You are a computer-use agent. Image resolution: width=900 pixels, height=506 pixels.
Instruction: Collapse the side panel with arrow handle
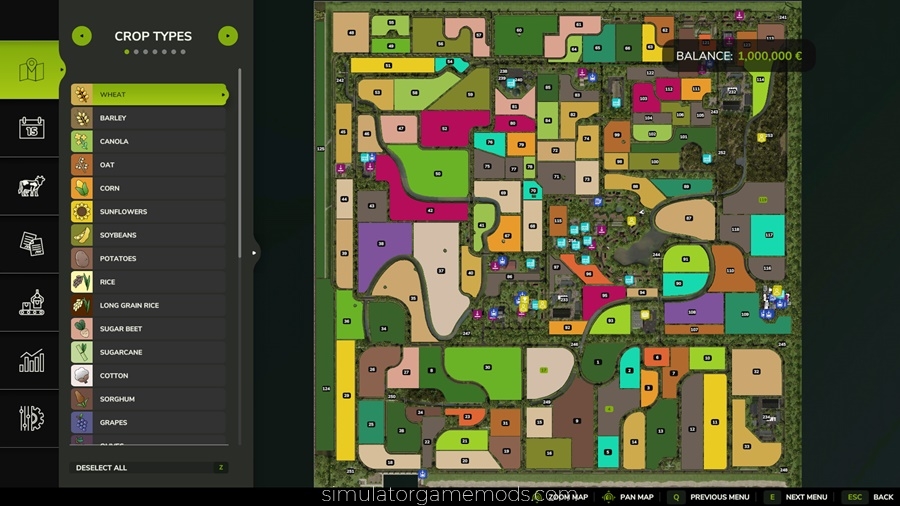click(x=254, y=253)
